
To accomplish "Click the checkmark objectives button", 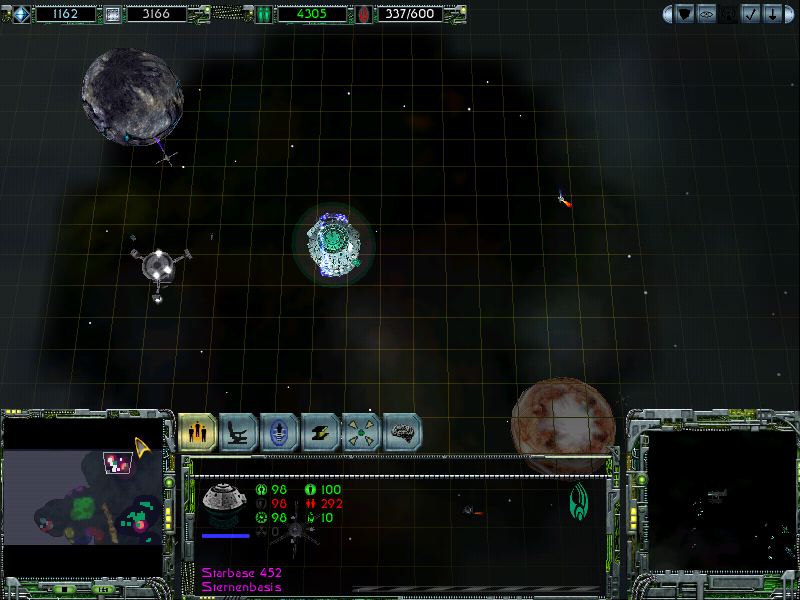I will point(748,14).
